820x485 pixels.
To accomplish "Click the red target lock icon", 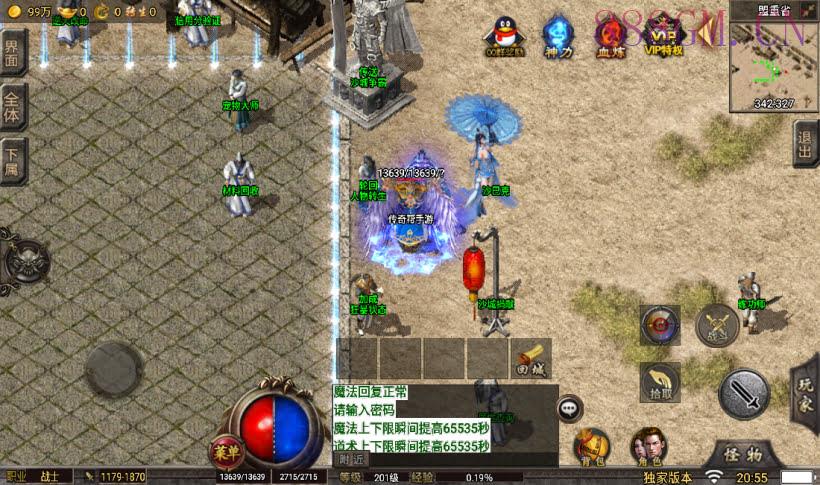I will [660, 325].
